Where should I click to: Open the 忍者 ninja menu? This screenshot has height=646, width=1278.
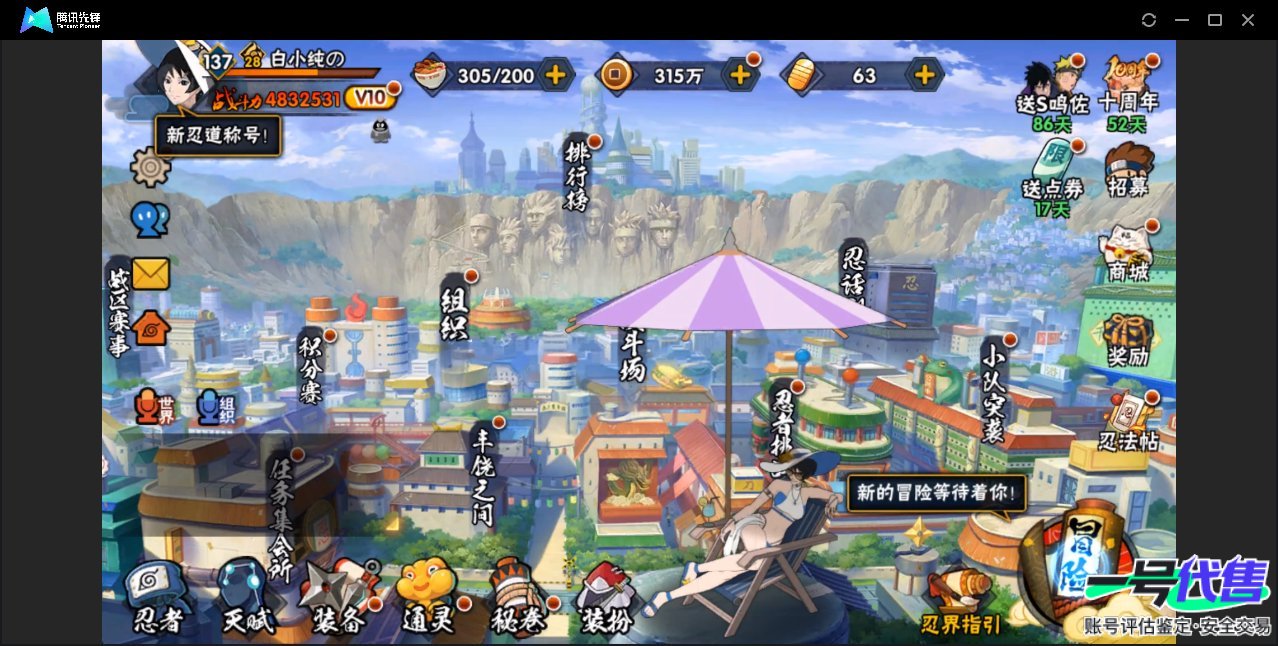(158, 598)
